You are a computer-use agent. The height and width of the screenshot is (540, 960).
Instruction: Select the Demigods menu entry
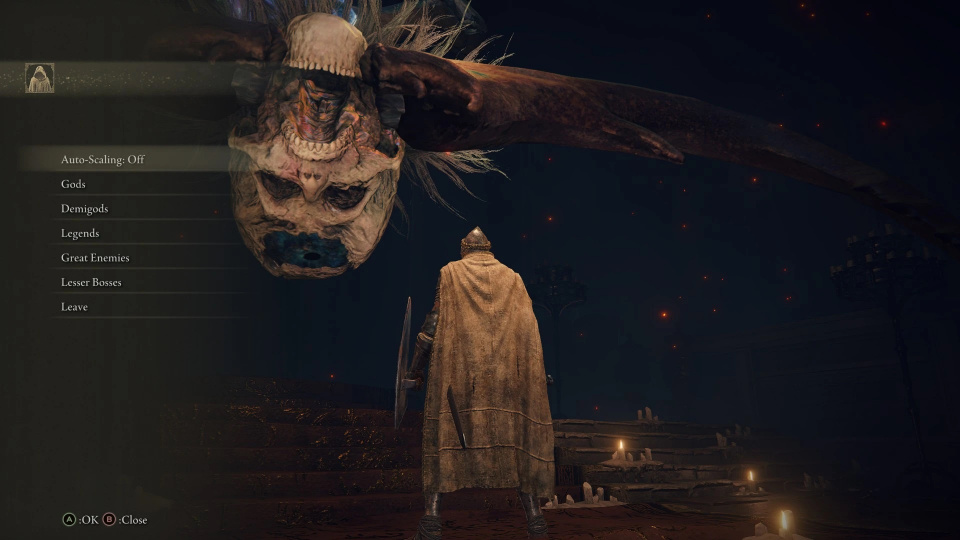[x=84, y=209]
